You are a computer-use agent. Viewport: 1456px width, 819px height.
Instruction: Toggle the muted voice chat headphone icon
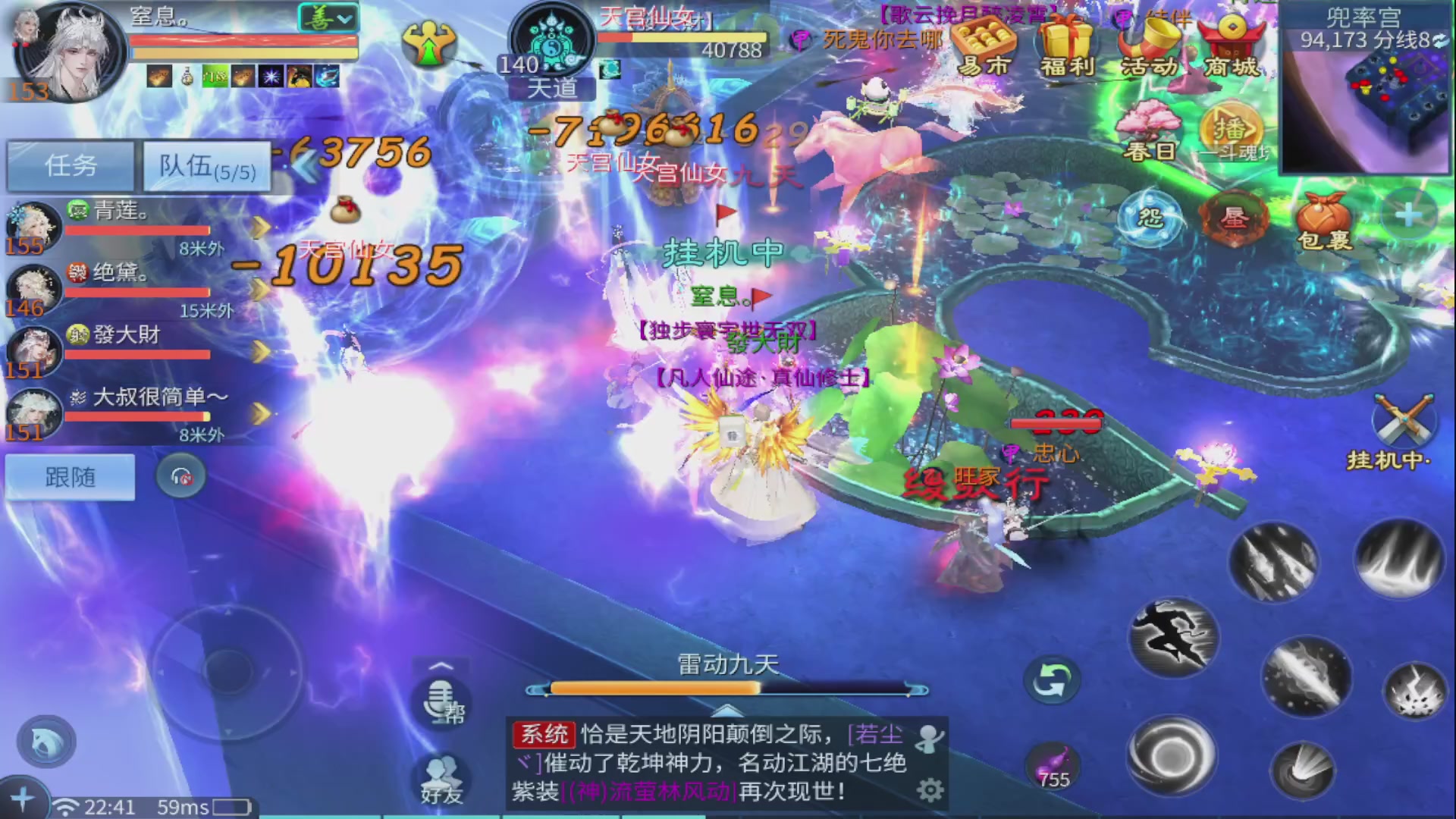tap(180, 473)
